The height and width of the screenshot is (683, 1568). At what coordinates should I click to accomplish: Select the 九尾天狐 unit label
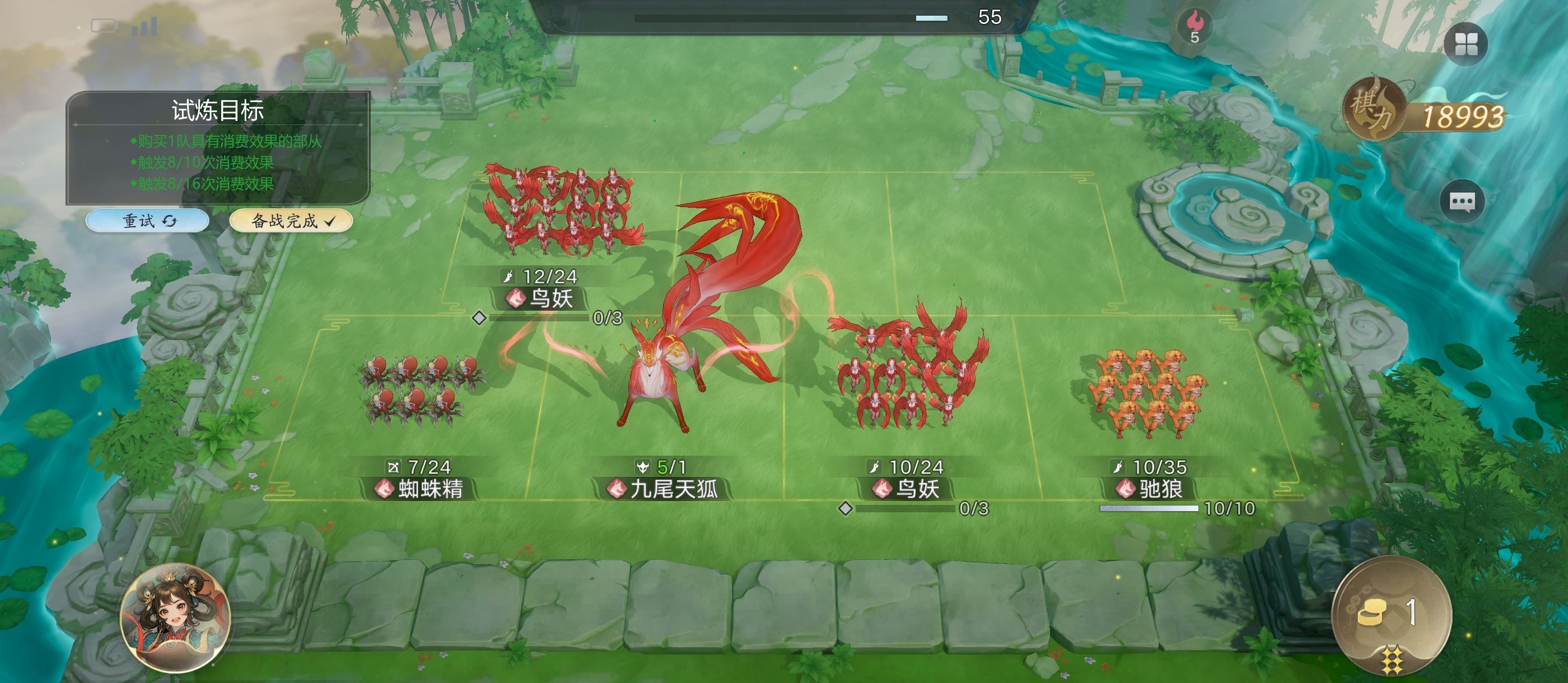[x=665, y=488]
